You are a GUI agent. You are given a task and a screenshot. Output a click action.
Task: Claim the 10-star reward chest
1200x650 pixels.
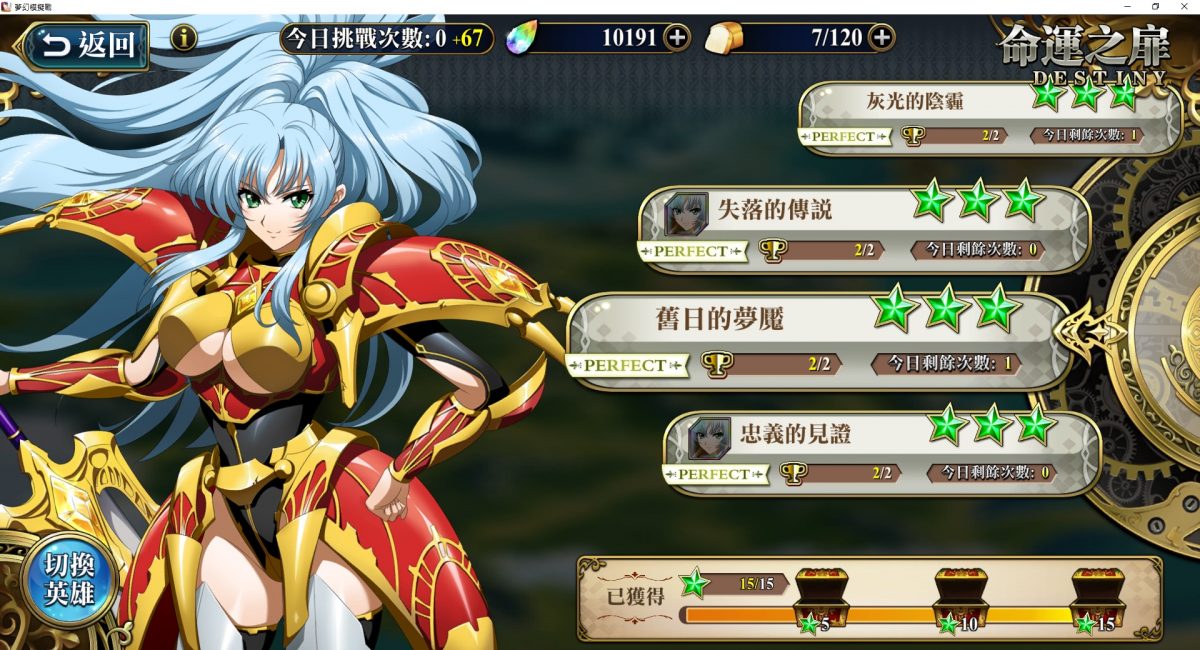coord(960,596)
